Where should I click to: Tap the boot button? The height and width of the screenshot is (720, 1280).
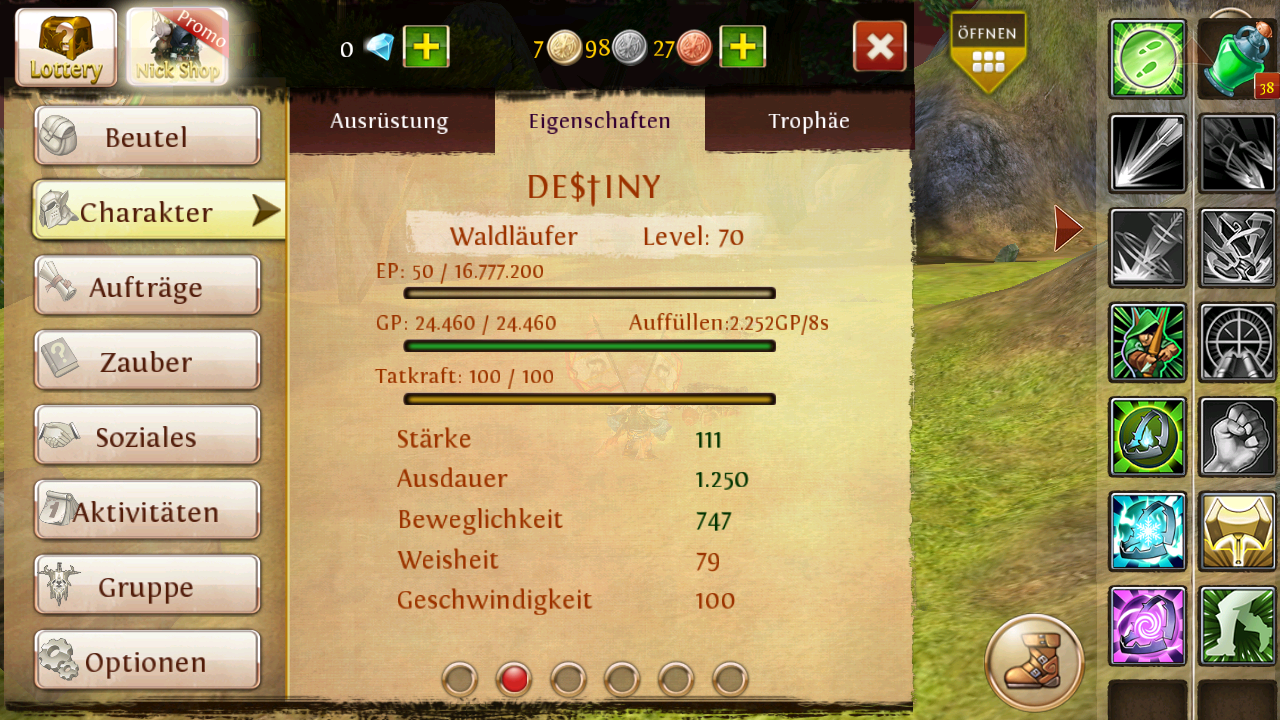1034,662
